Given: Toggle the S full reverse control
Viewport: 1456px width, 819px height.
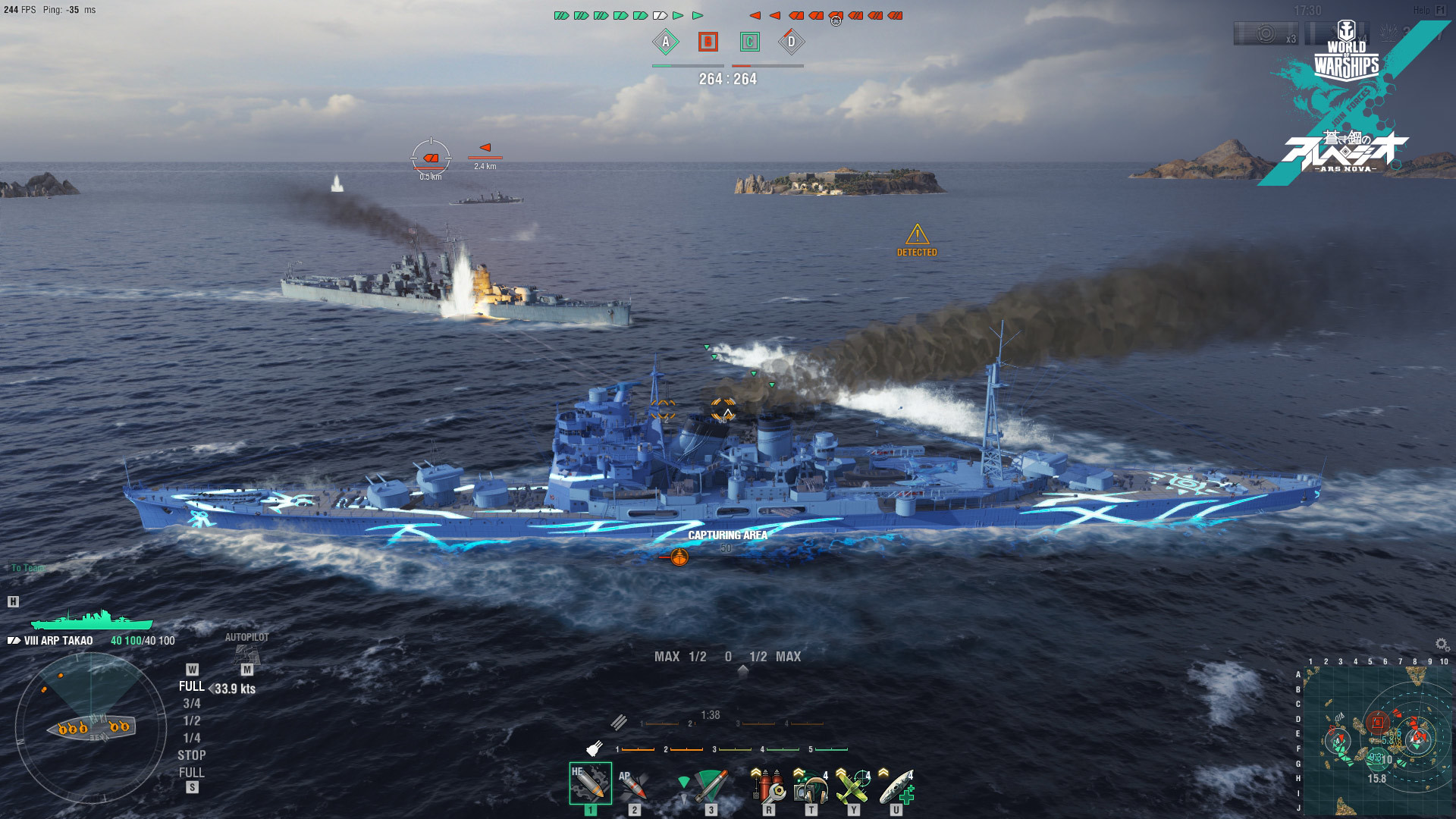Looking at the screenshot, I should 193,787.
